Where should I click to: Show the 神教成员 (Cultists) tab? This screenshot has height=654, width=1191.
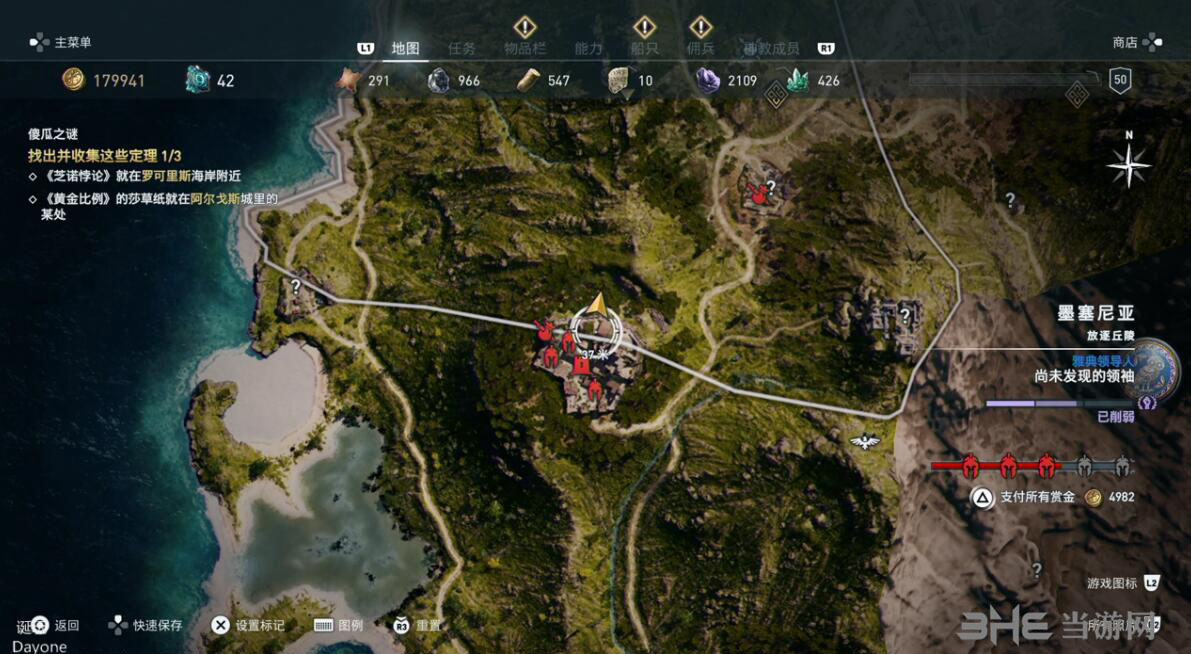771,48
